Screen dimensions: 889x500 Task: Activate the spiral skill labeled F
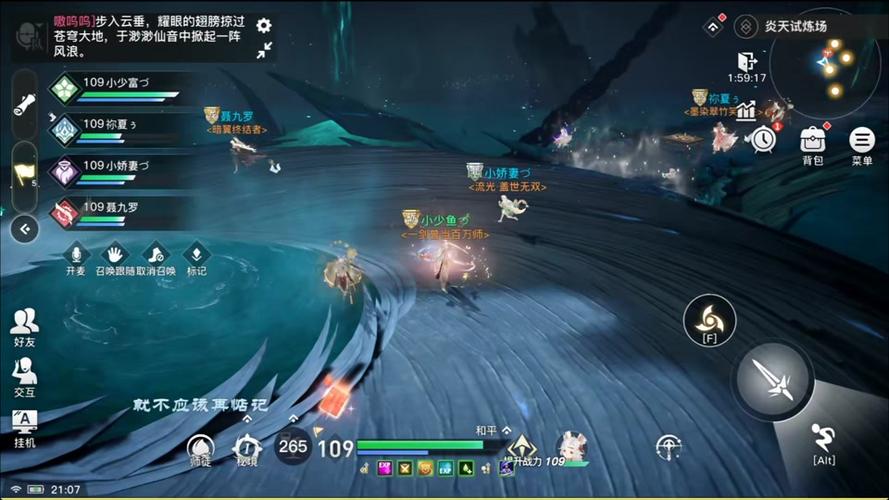(x=709, y=318)
